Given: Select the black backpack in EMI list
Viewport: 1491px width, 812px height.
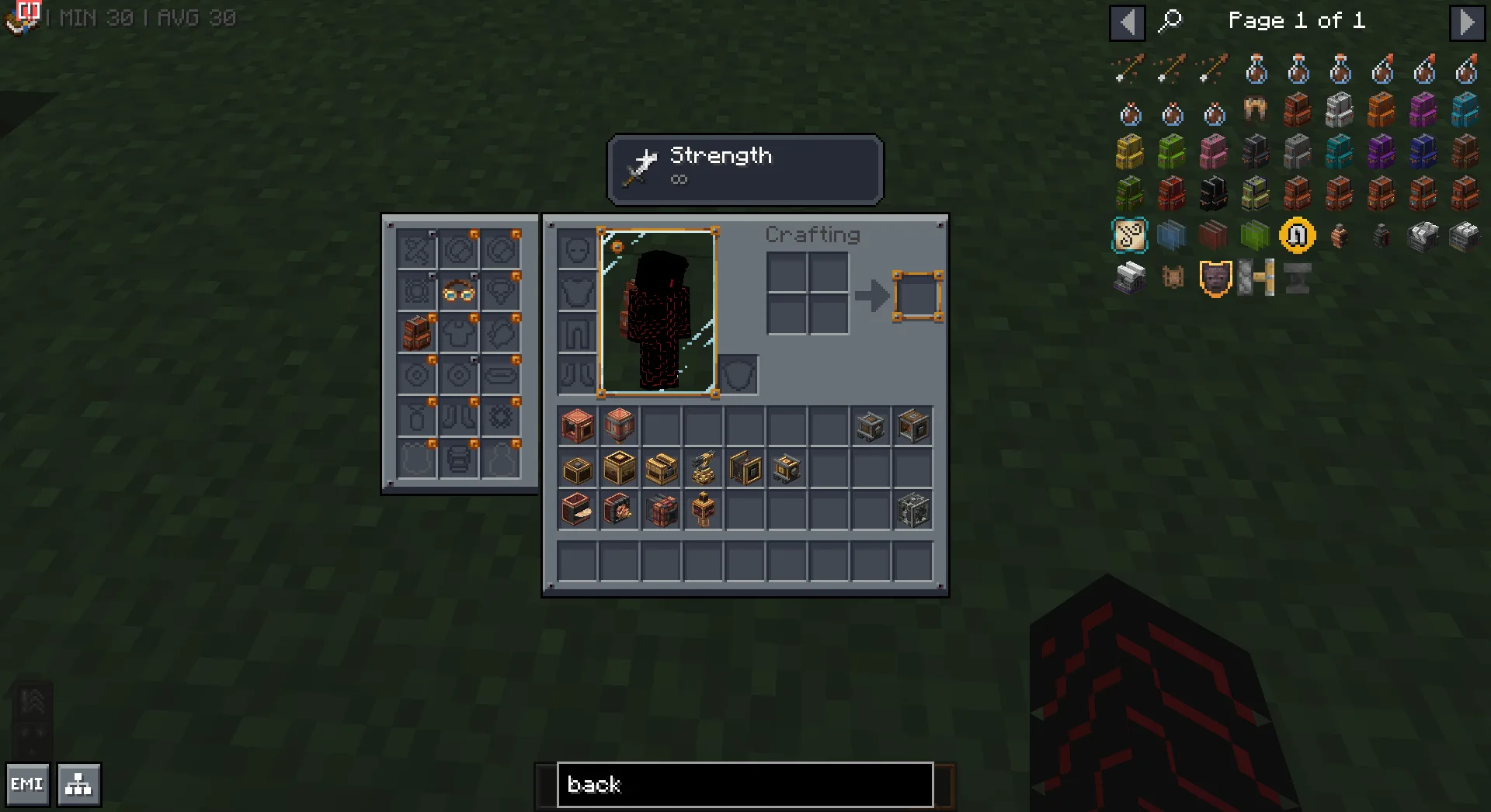Looking at the screenshot, I should coord(1213,194).
